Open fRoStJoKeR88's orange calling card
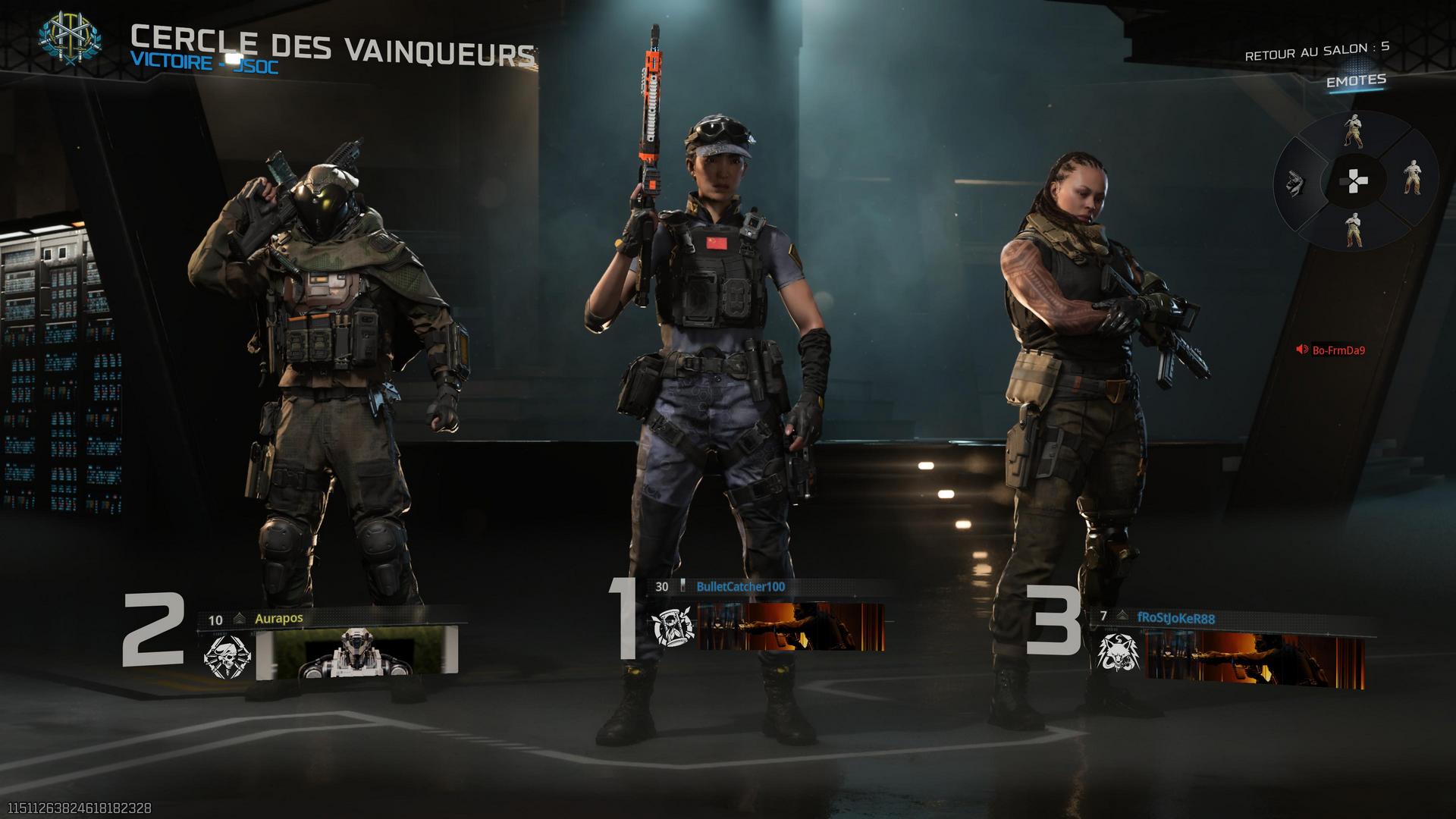The width and height of the screenshot is (1456, 819). 1255,658
